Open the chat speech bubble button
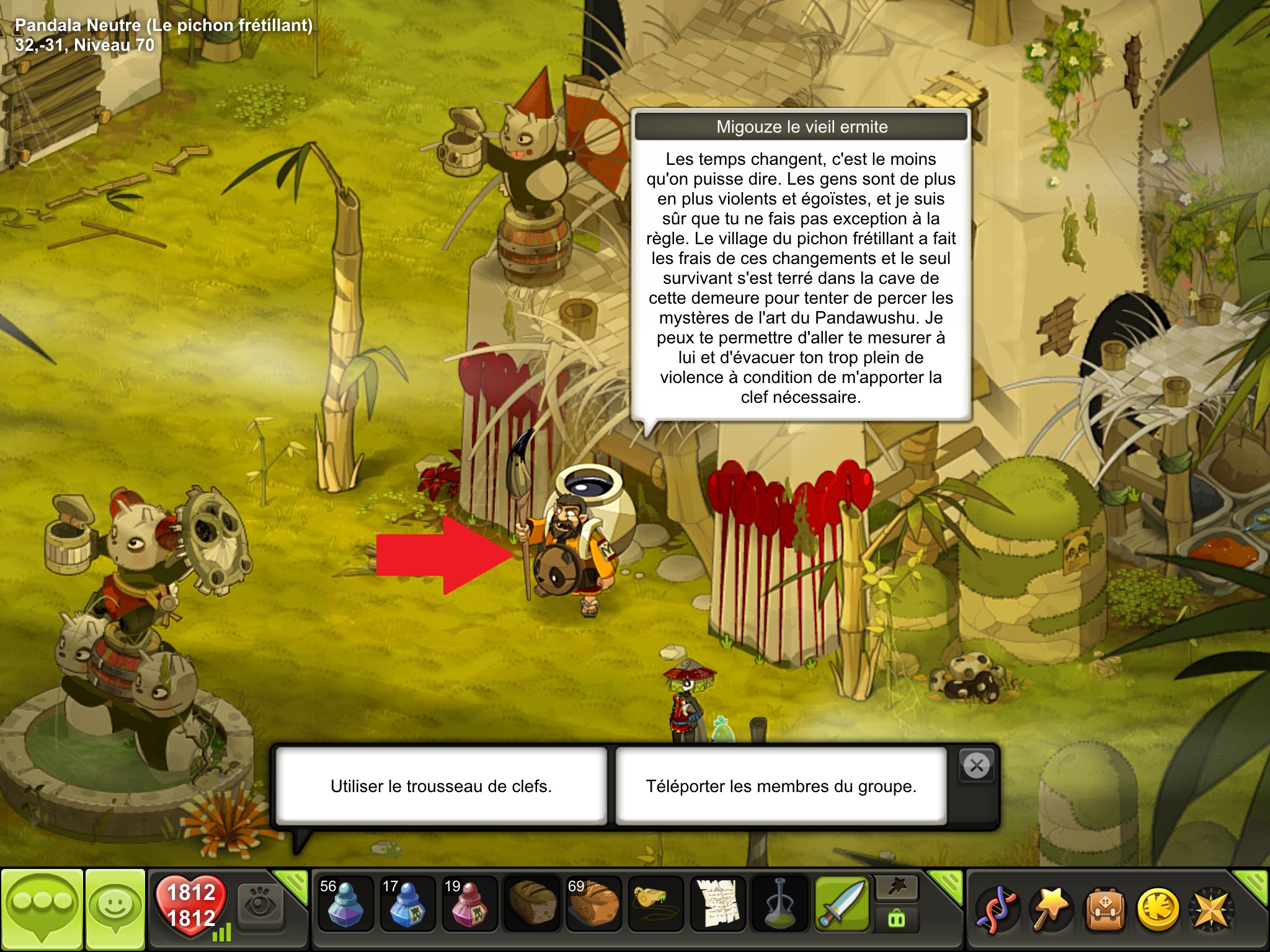Image resolution: width=1270 pixels, height=952 pixels. pos(42,909)
